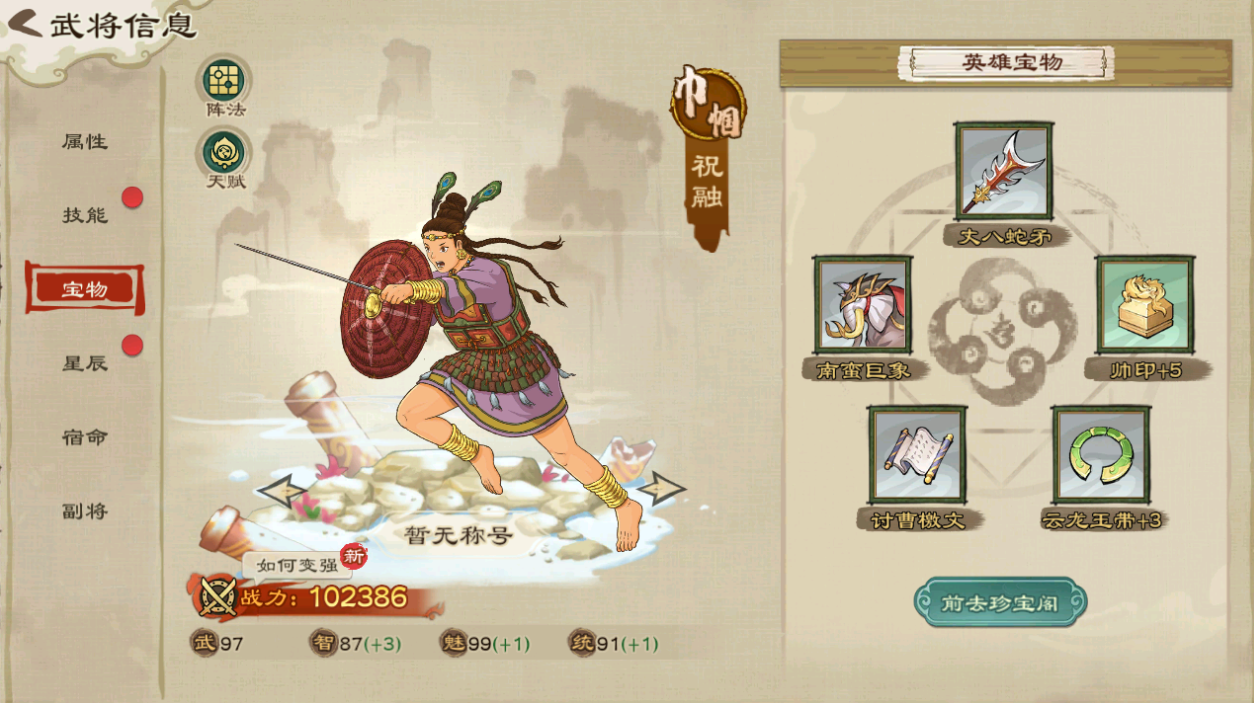
Task: Switch to the 宿命 tab
Action: 85,437
